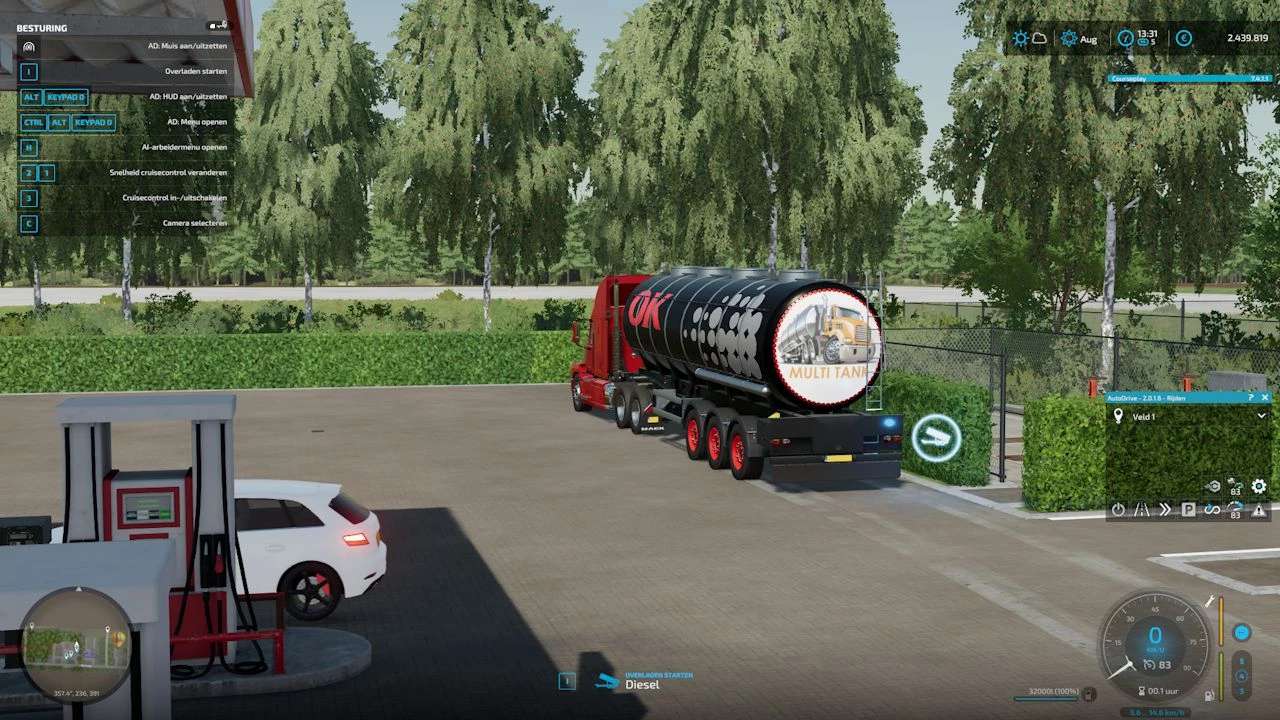This screenshot has width=1280, height=720.
Task: Toggle AutoDrive power button
Action: pos(1118,510)
